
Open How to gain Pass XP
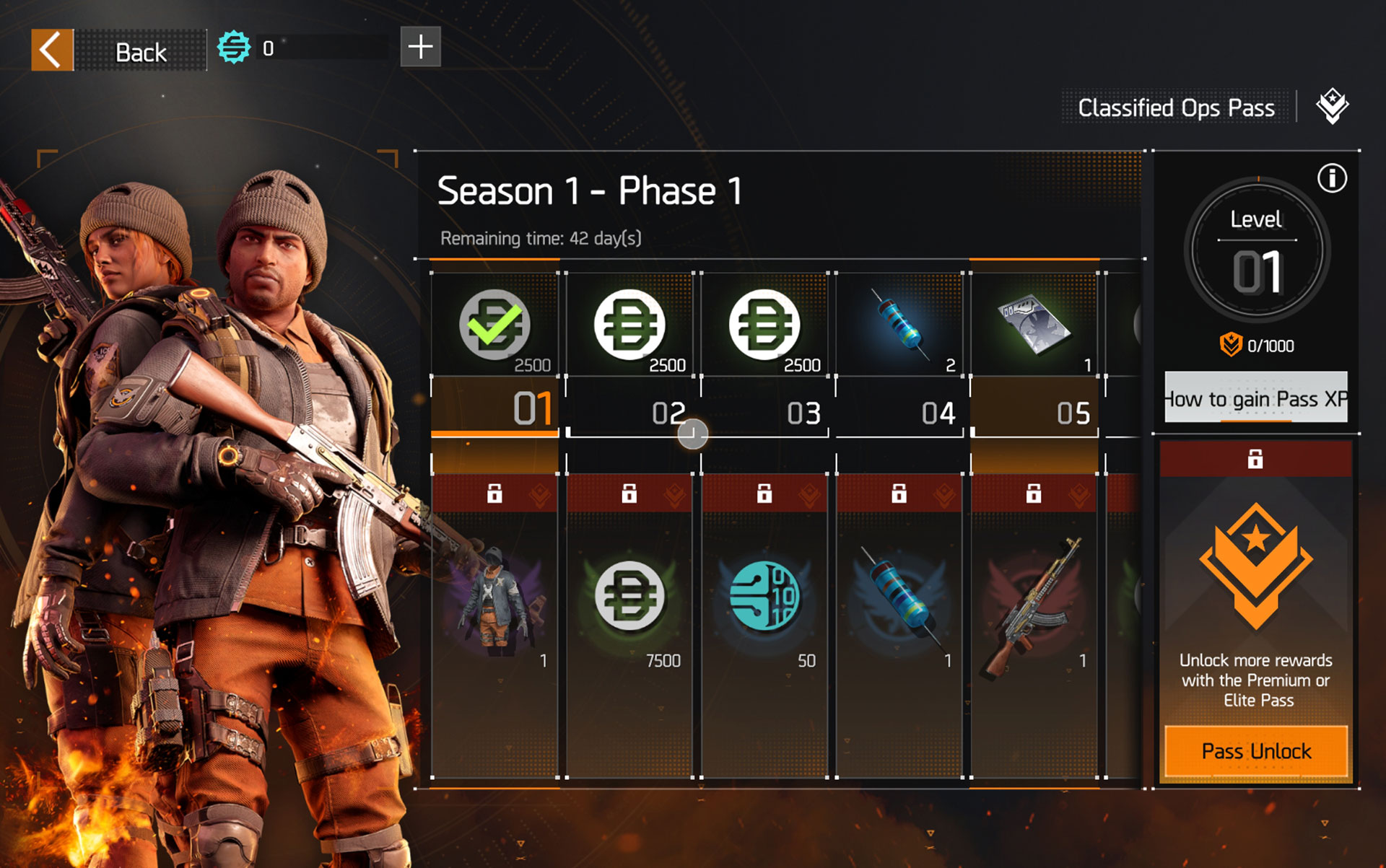click(x=1255, y=398)
